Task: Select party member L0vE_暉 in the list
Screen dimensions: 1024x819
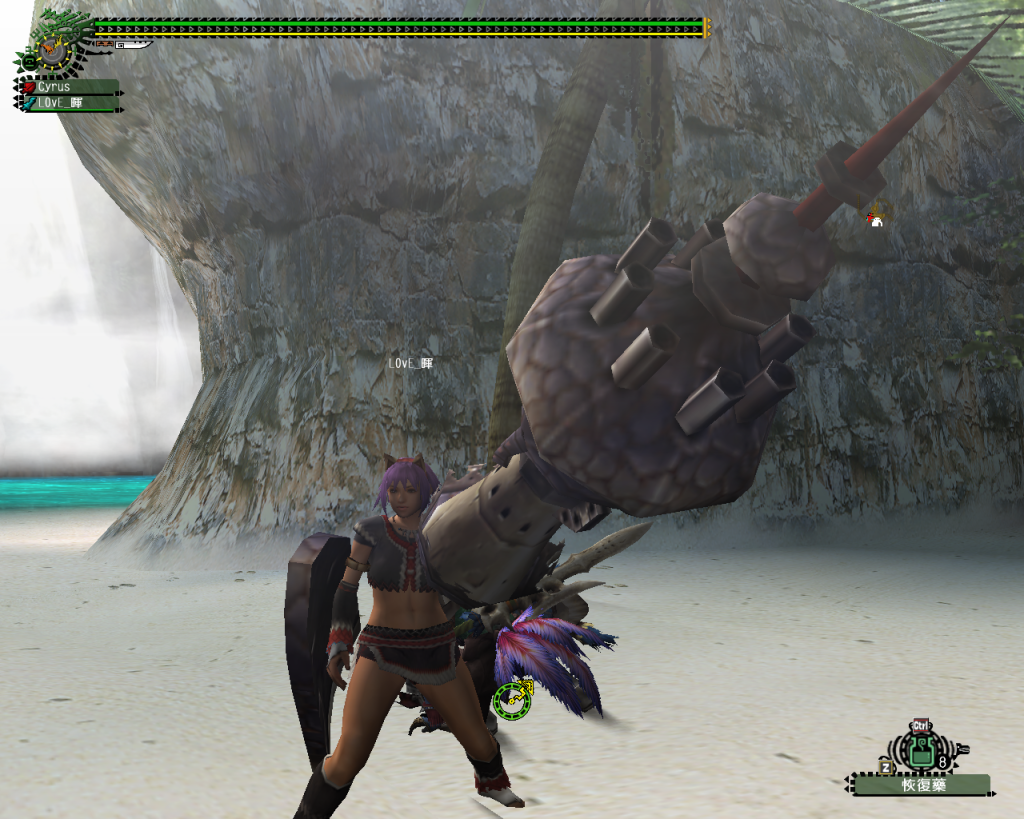Action: click(x=69, y=103)
